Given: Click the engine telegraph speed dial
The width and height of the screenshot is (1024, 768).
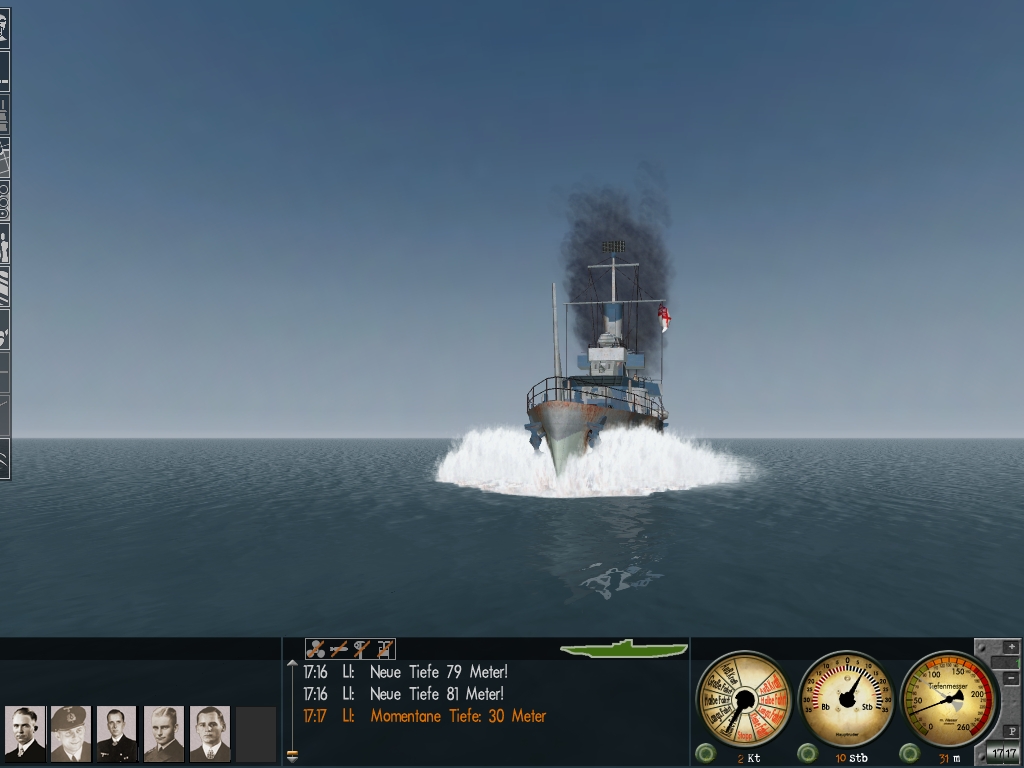Looking at the screenshot, I should pyautogui.click(x=743, y=698).
